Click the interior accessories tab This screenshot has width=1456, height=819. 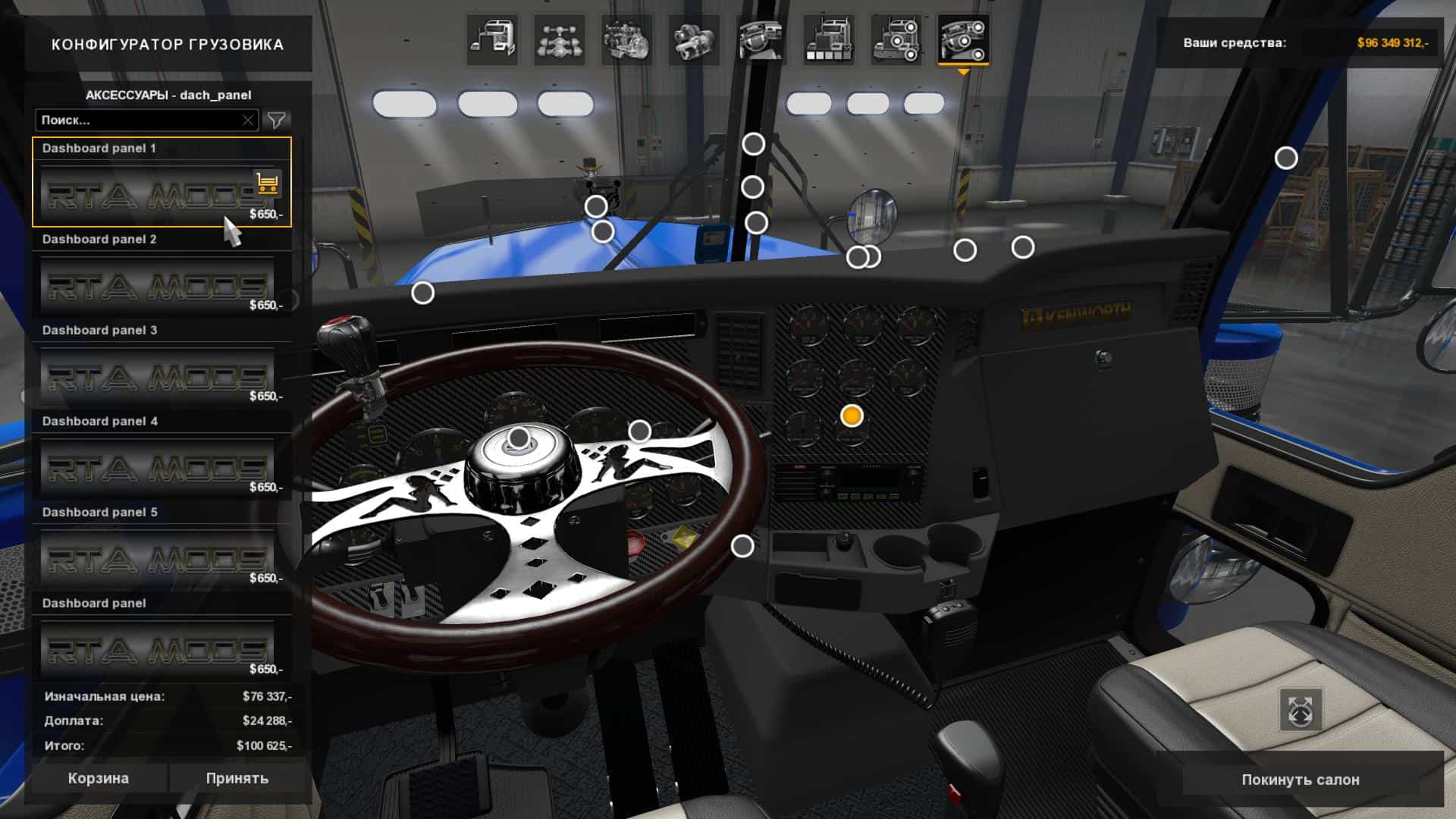963,40
